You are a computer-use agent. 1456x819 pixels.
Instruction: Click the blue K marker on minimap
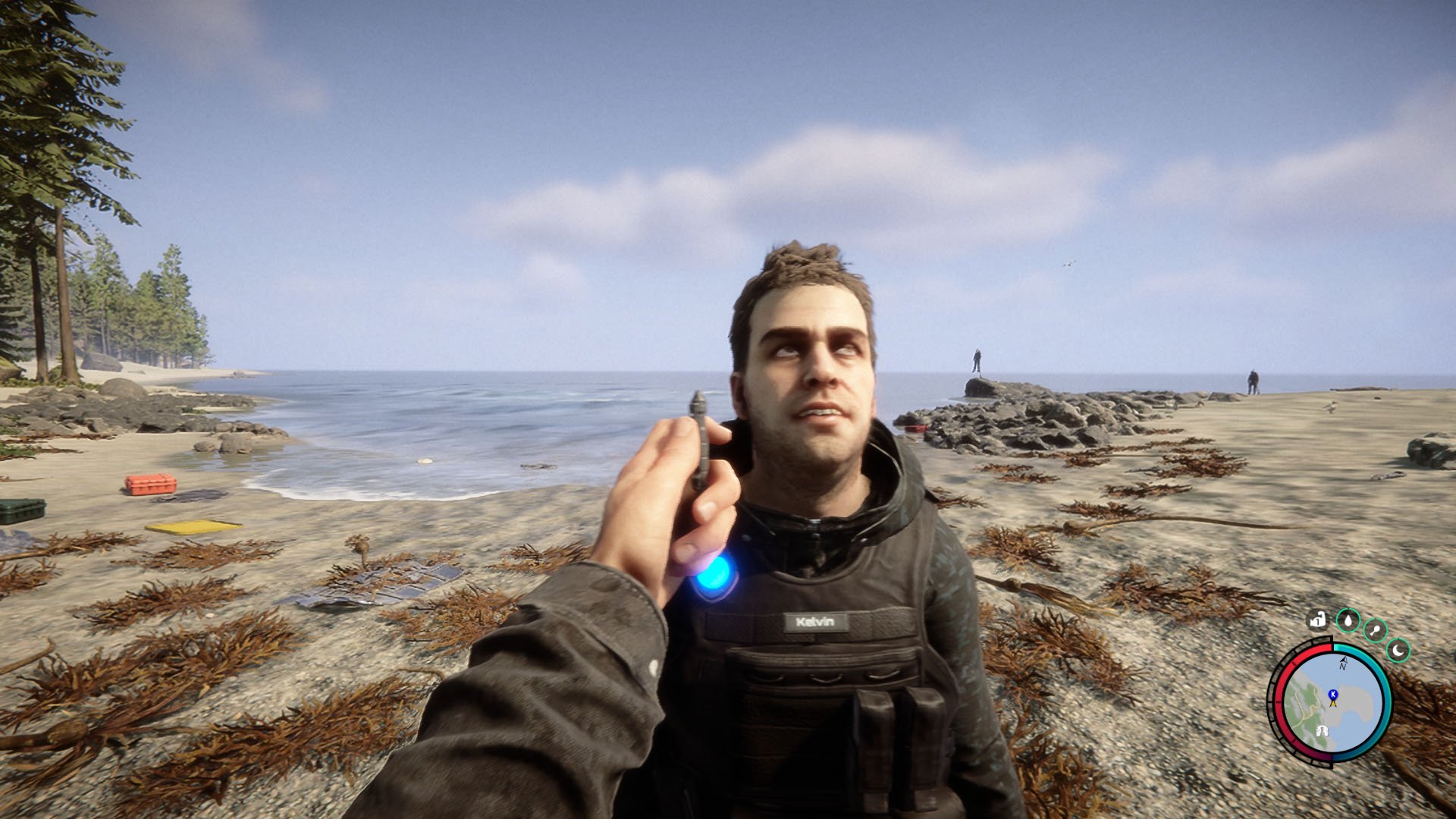tap(1332, 694)
